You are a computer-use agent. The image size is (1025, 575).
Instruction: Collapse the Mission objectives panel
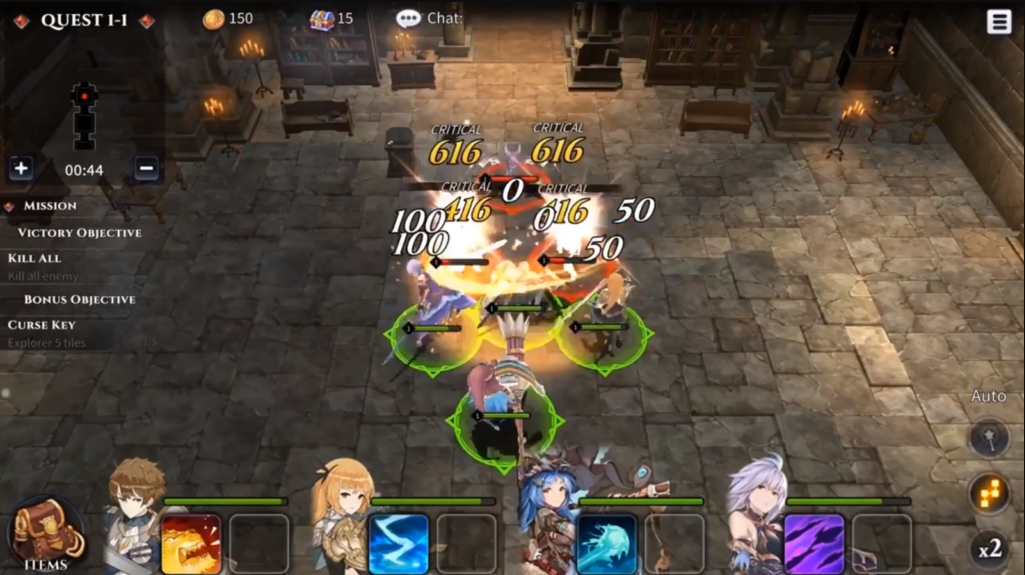click(x=10, y=206)
